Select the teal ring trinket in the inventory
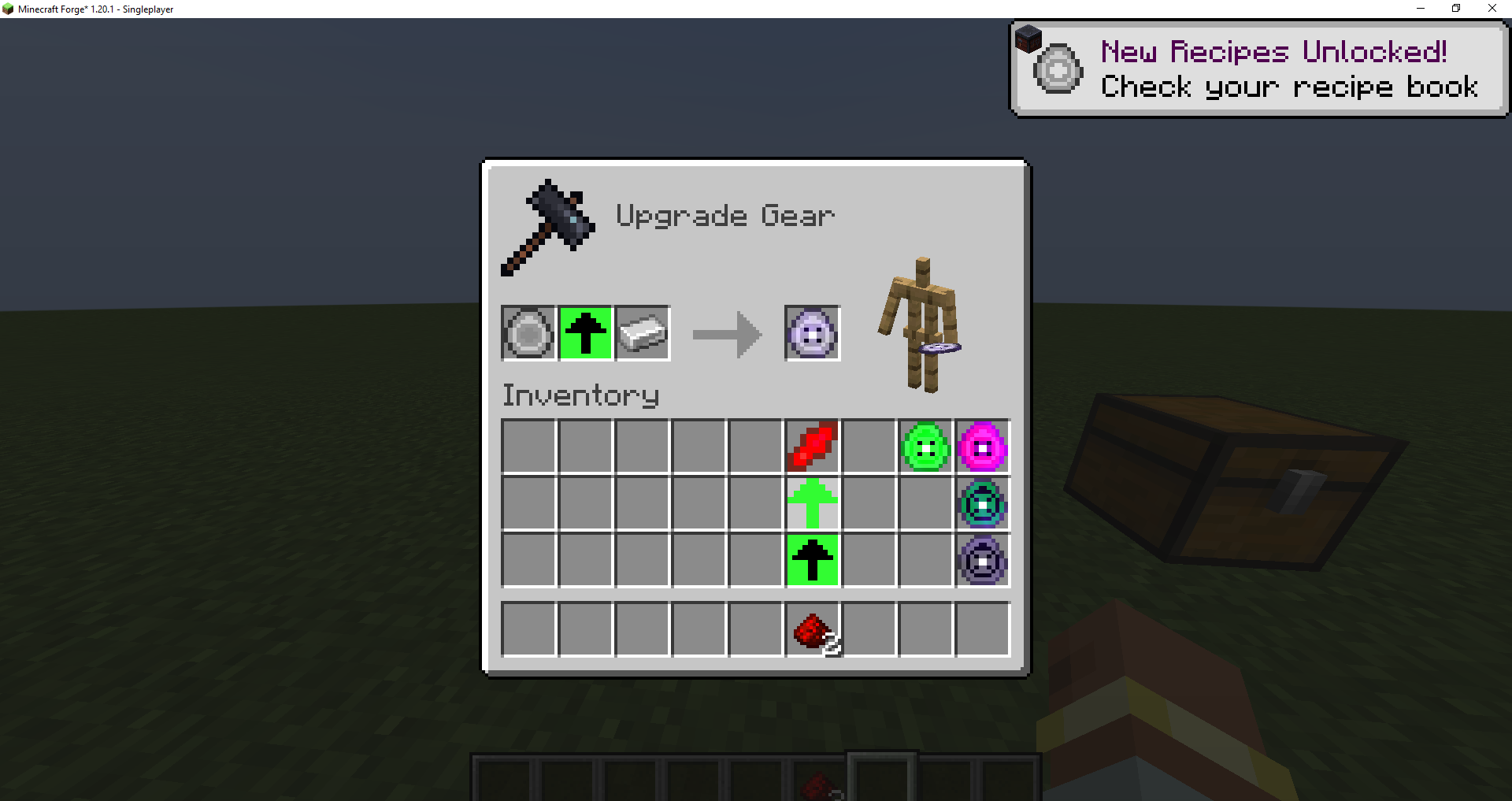Viewport: 1512px width, 801px height. click(982, 503)
